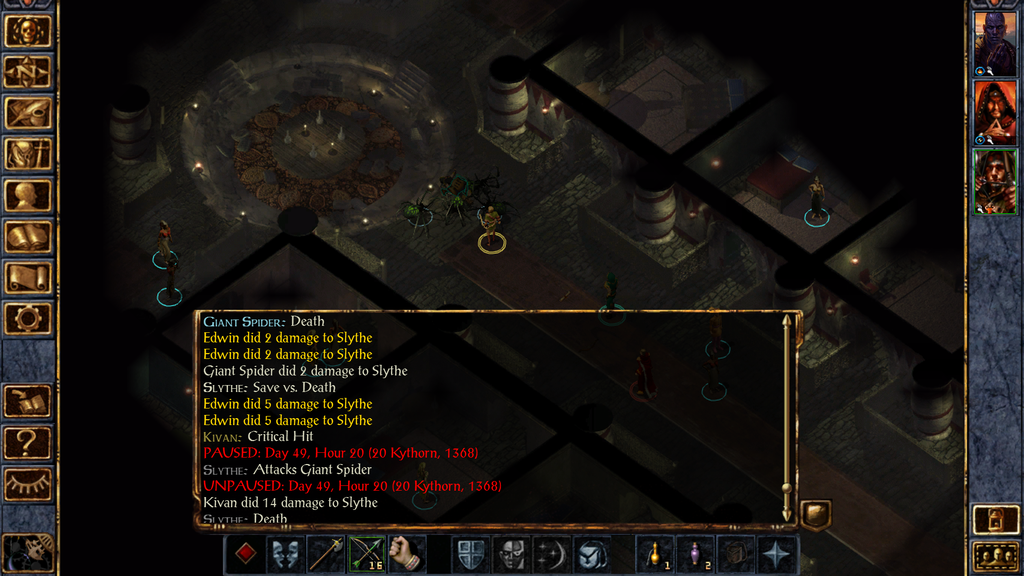Toggle the closed-eye hide interface button

tap(27, 484)
